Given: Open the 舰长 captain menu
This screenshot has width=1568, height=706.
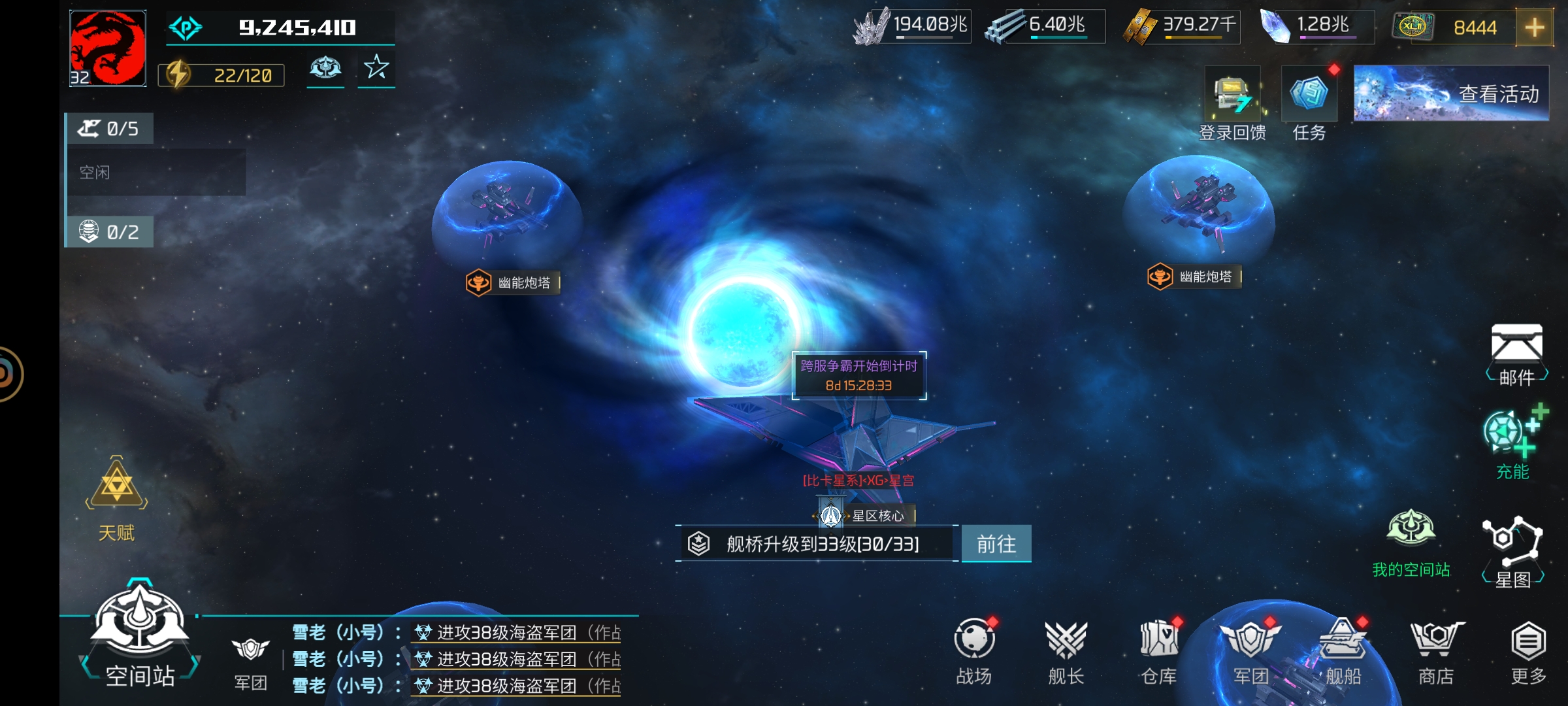Looking at the screenshot, I should tap(1066, 652).
